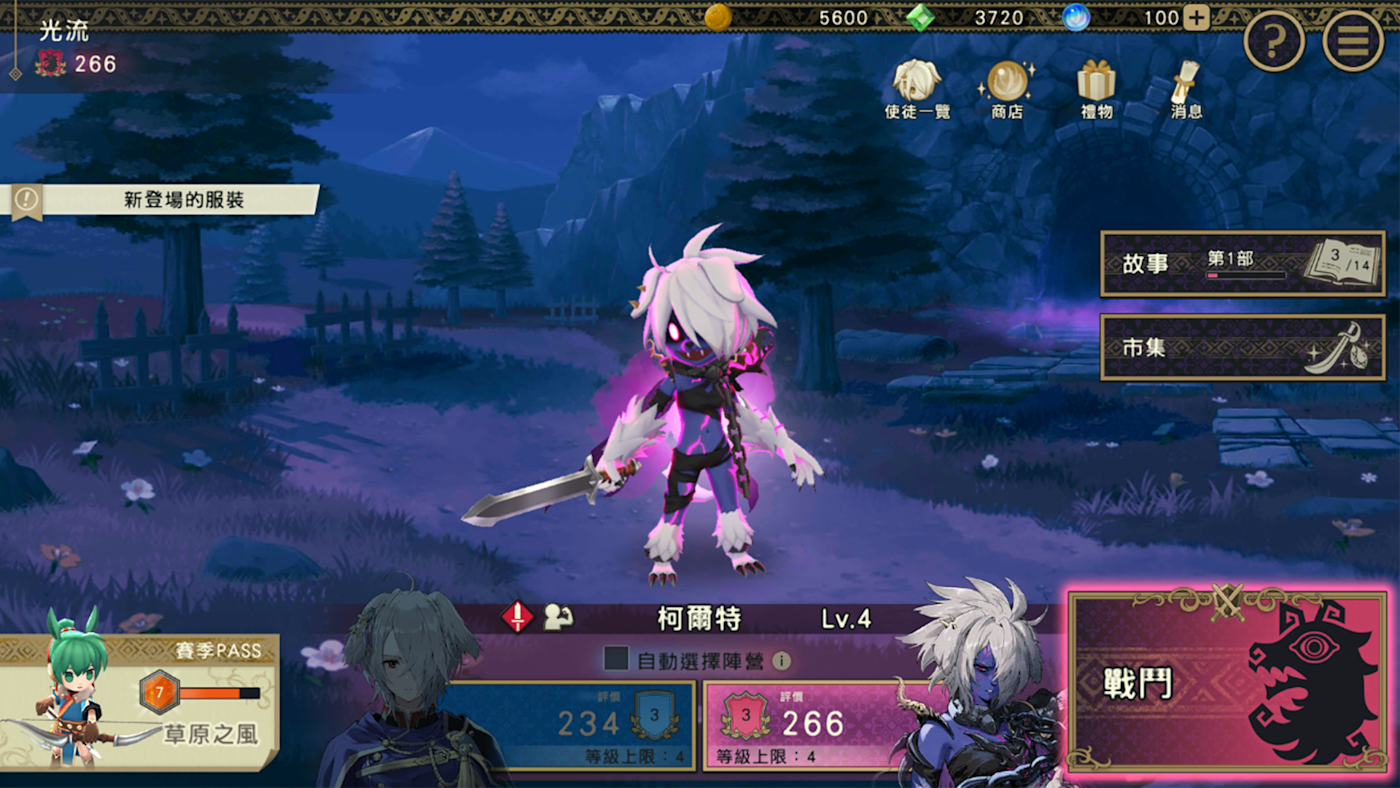1400x788 pixels.
Task: Open the 故事 story chapter panel
Action: point(1242,264)
